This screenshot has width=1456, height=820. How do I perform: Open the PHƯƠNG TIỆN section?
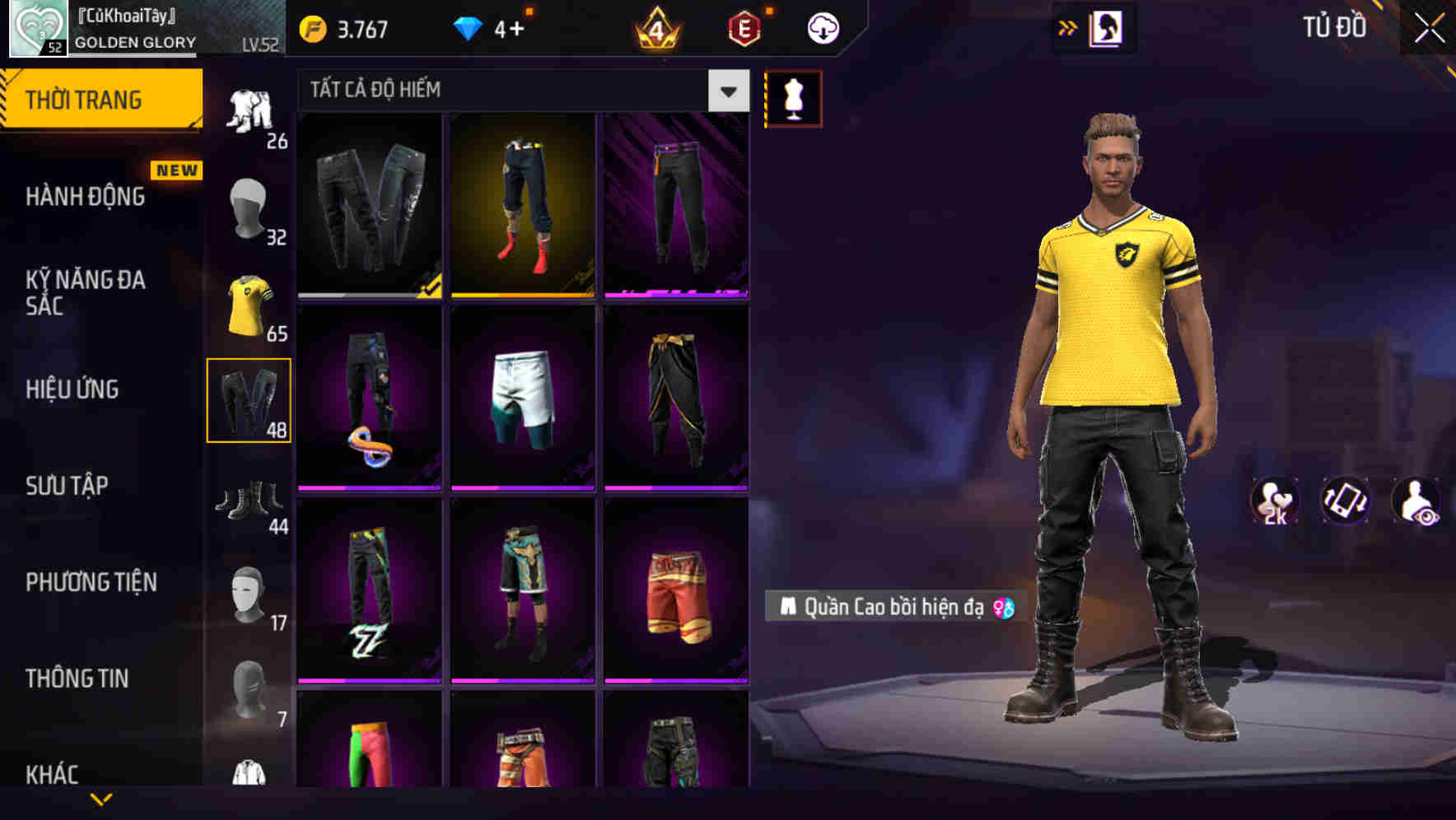(x=91, y=582)
